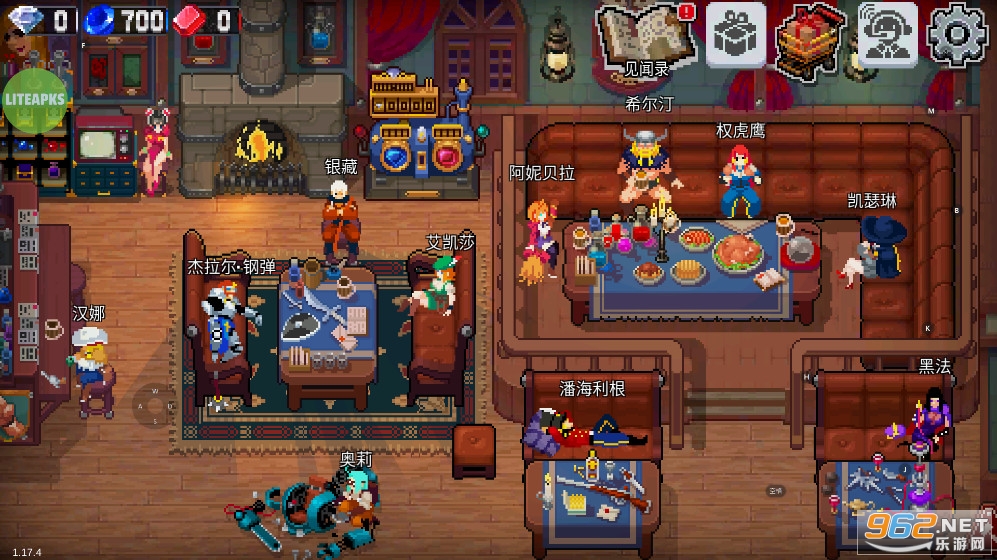The image size is (997, 560).
Task: Open the gear settings menu
Action: (x=958, y=35)
